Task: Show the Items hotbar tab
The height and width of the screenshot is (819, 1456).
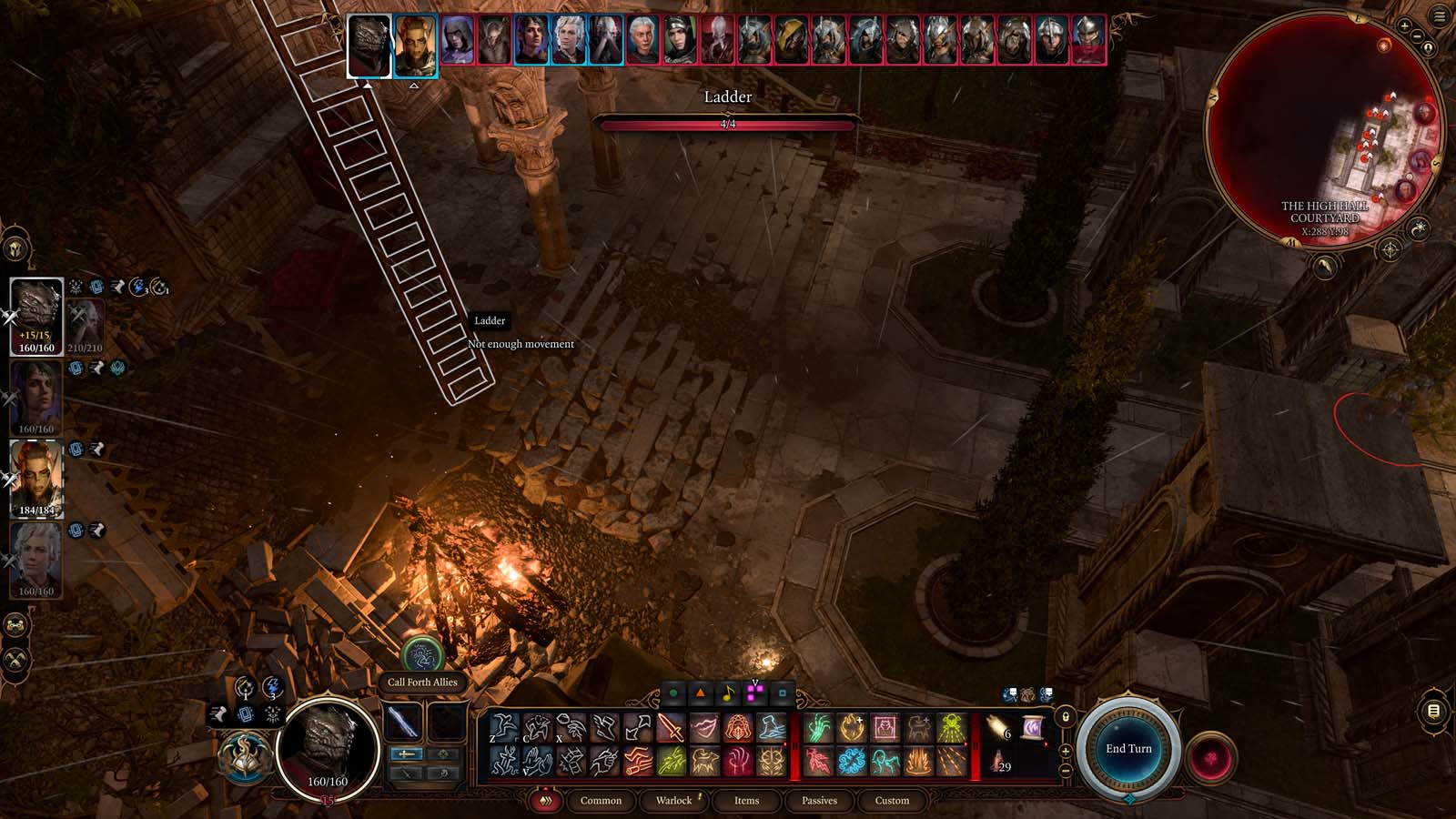Action: 746,801
